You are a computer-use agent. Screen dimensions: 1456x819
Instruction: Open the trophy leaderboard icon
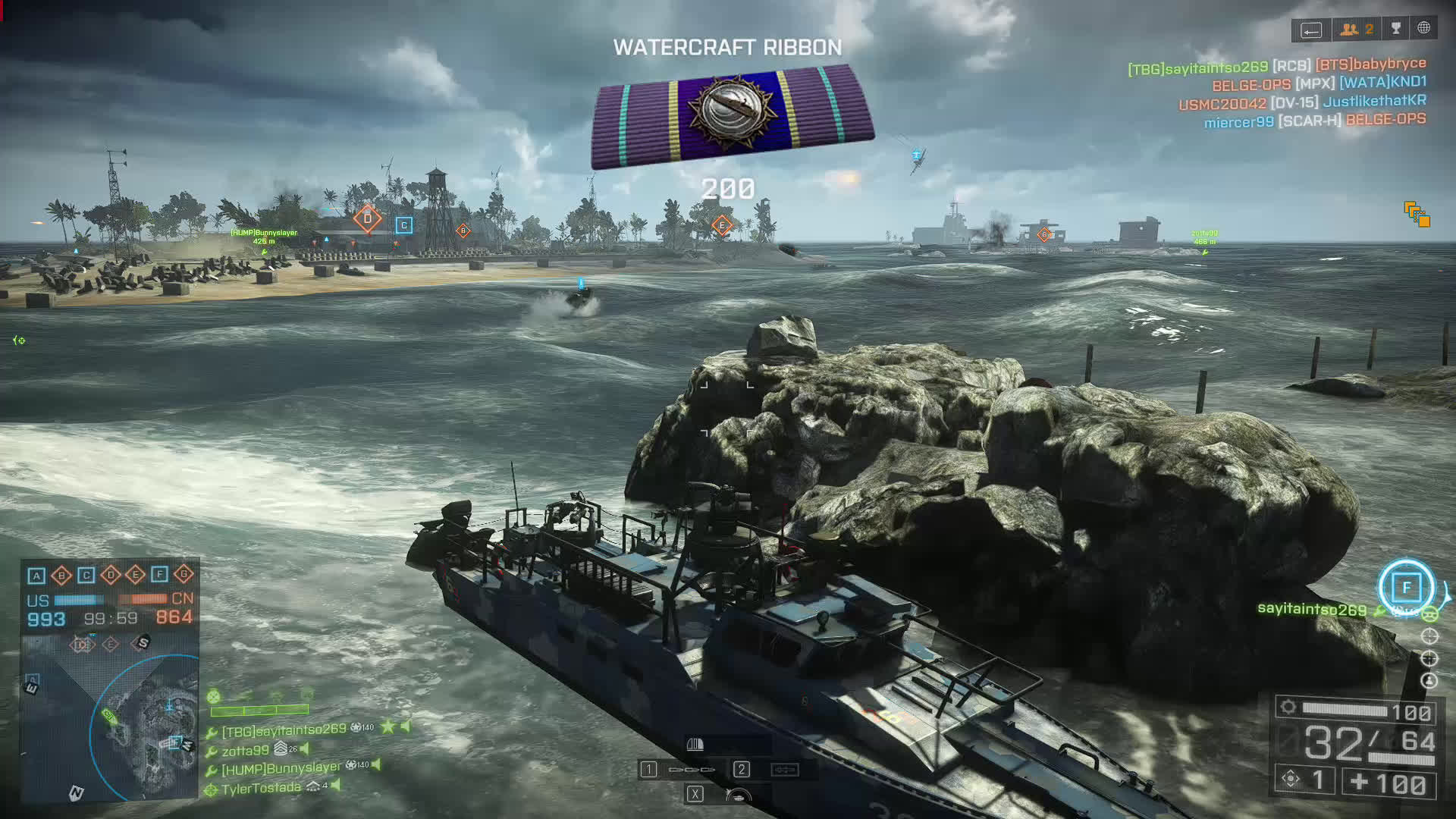tap(1396, 29)
